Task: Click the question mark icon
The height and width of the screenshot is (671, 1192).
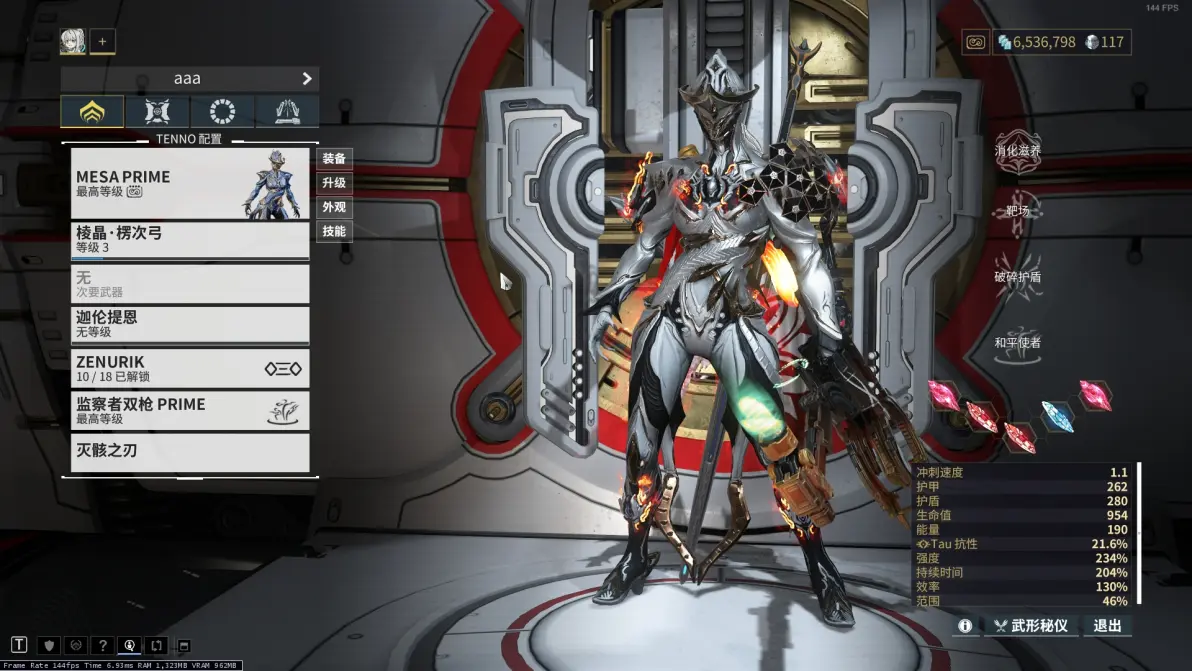Action: [x=101, y=645]
